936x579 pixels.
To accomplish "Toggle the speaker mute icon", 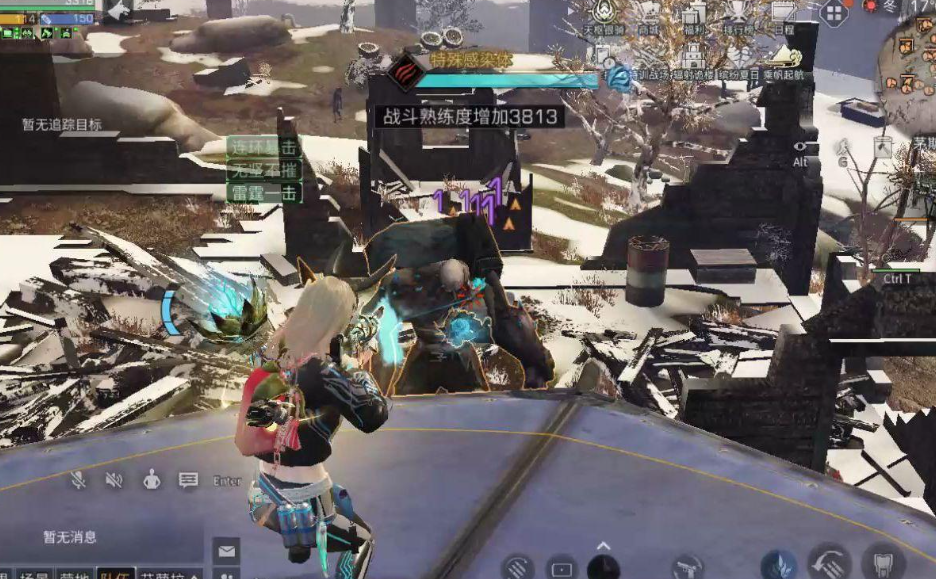I will pos(114,480).
